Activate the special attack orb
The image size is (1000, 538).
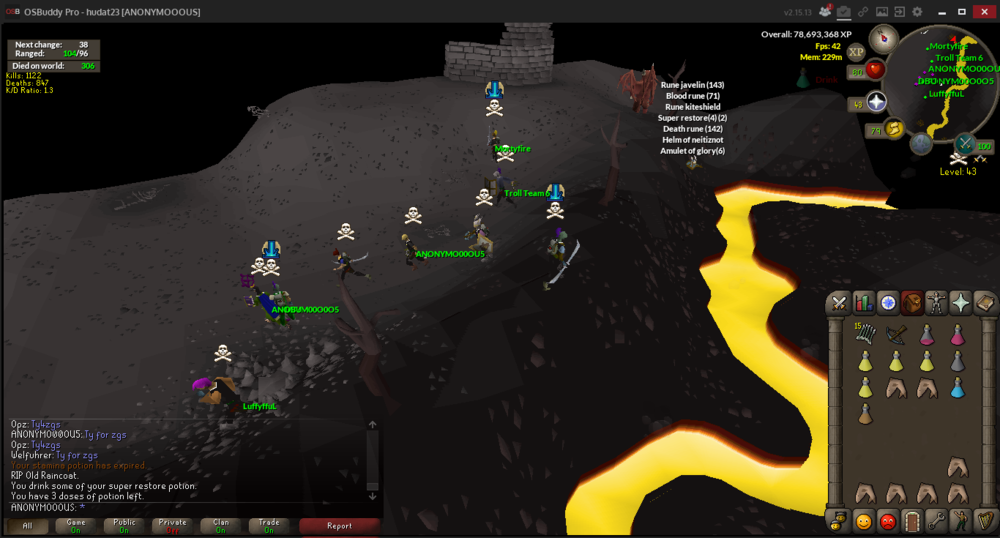[966, 144]
